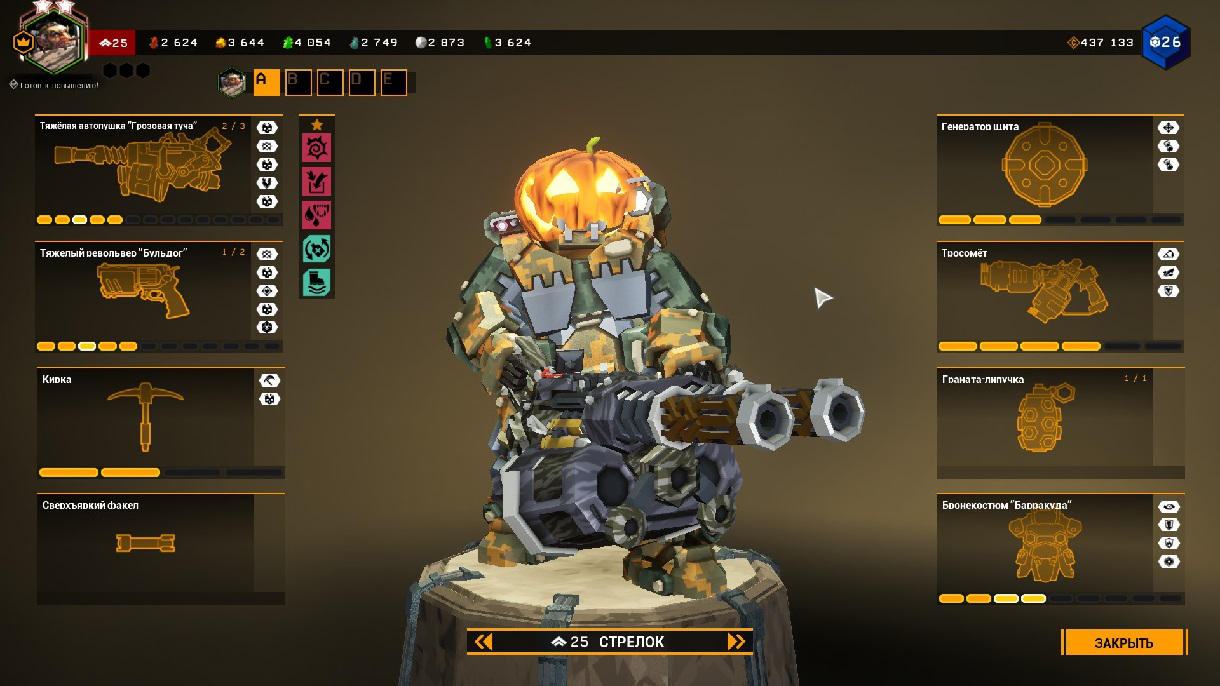Screen dimensions: 1220x686
Task: Close the loadout screen with ЗАКРЫТЬ
Action: pos(1124,642)
